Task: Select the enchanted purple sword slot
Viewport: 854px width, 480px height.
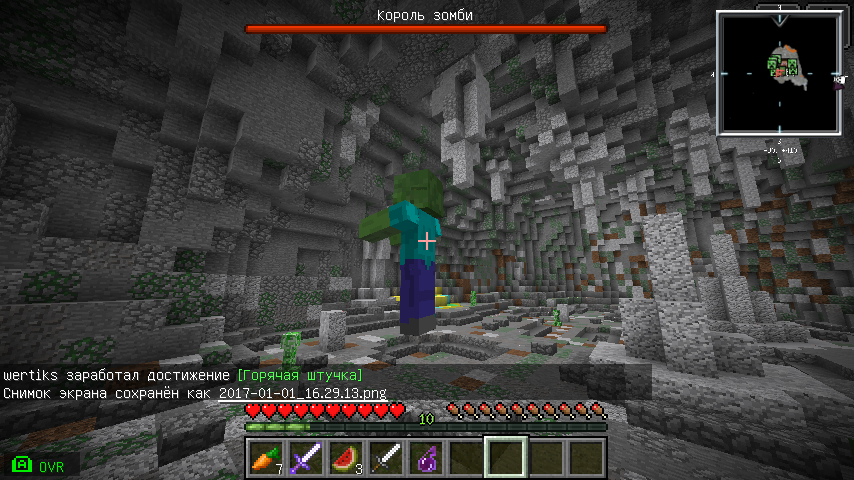Action: (x=305, y=457)
